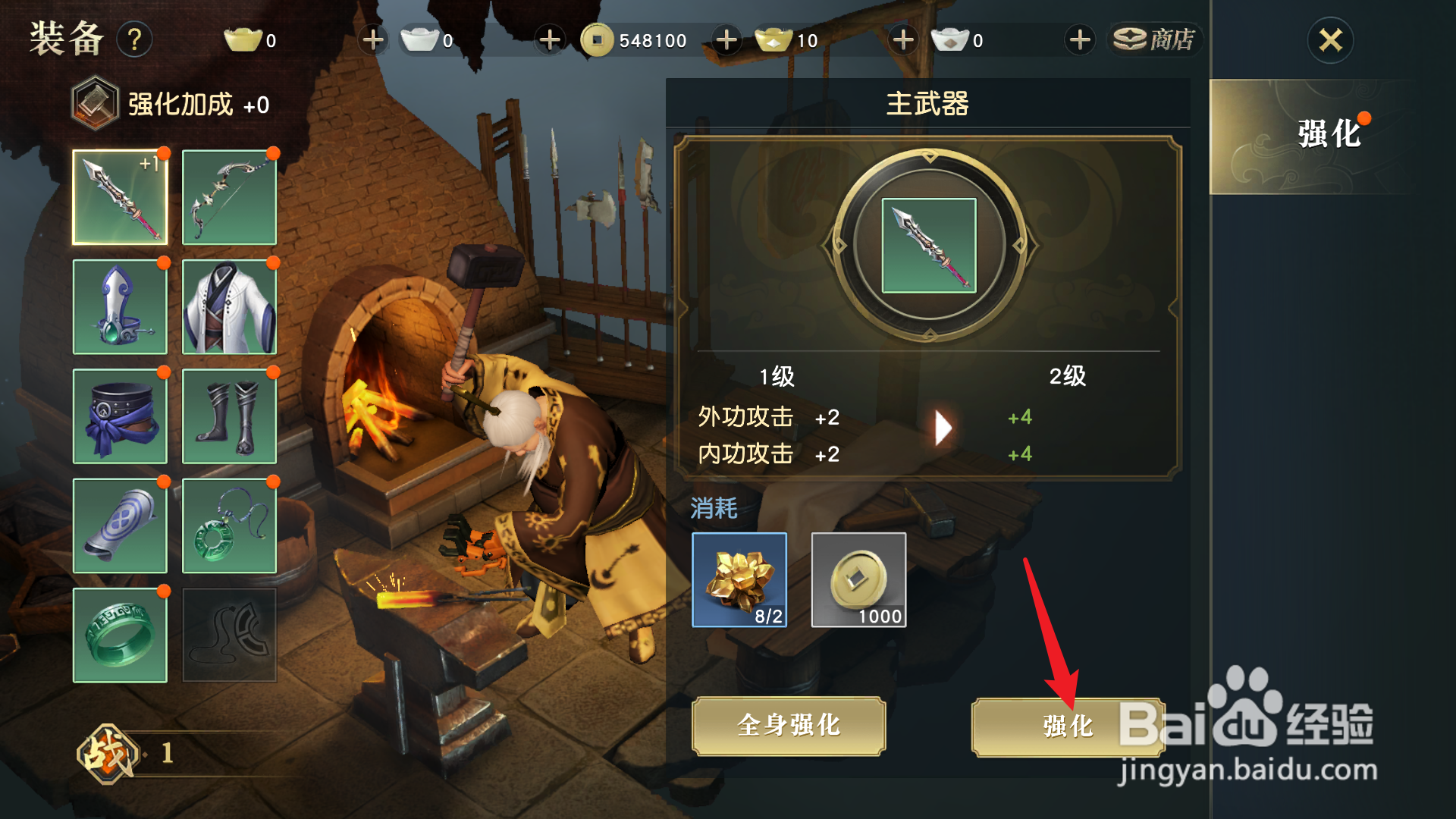Select the boots equipment slot
1456x819 pixels.
(229, 416)
